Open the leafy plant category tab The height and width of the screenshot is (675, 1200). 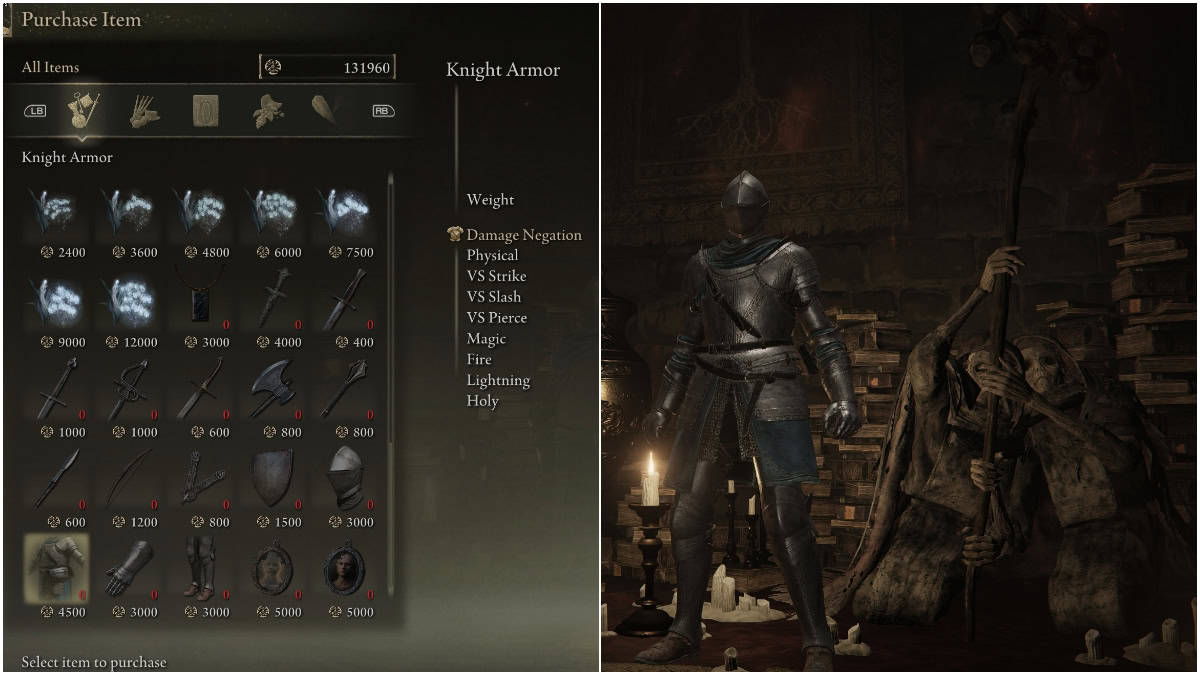(267, 111)
